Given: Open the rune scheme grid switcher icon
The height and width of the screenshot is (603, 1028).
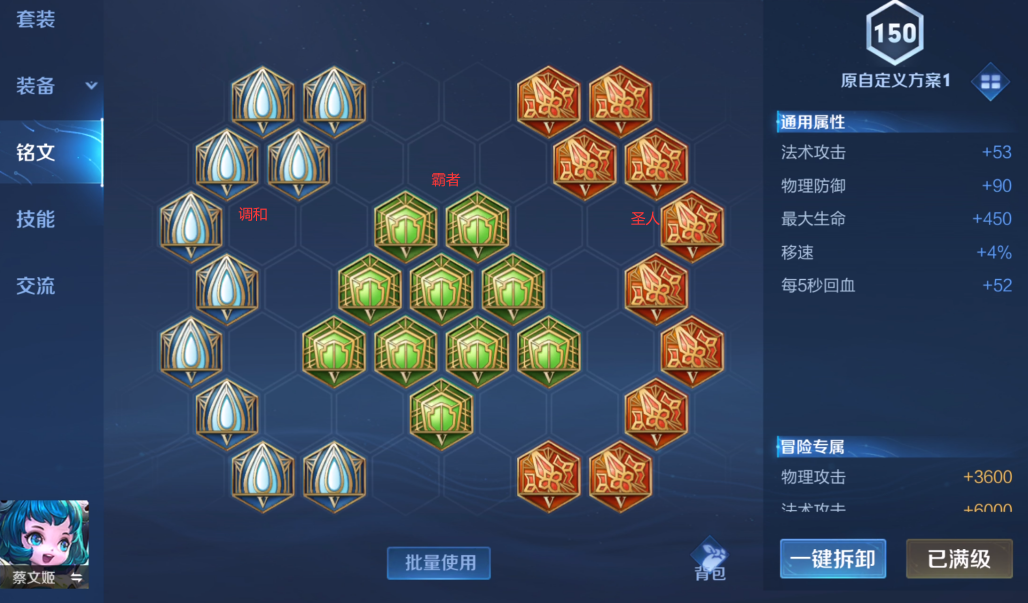Looking at the screenshot, I should (x=990, y=83).
